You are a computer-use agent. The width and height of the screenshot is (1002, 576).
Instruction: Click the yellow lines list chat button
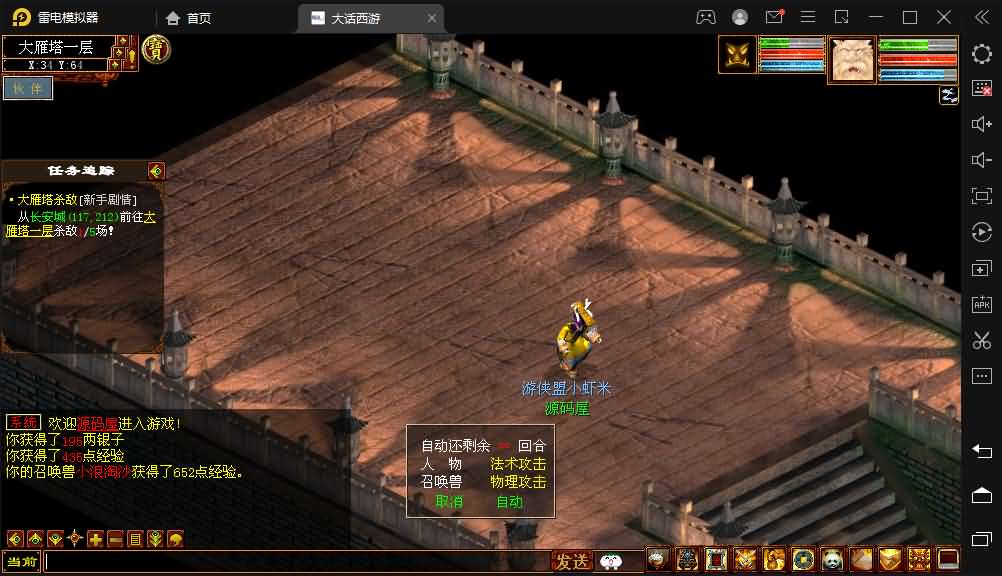pyautogui.click(x=135, y=538)
